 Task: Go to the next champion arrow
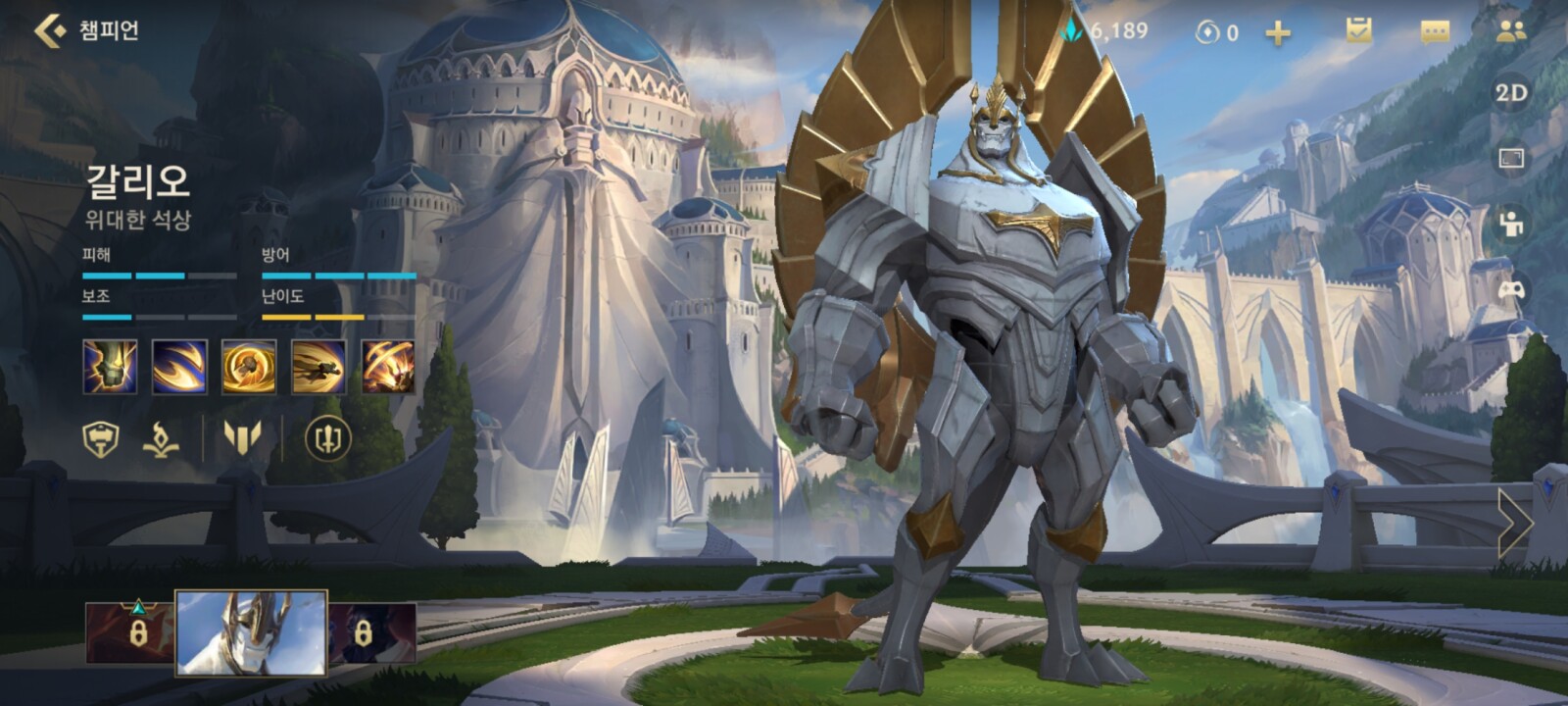pyautogui.click(x=1514, y=524)
